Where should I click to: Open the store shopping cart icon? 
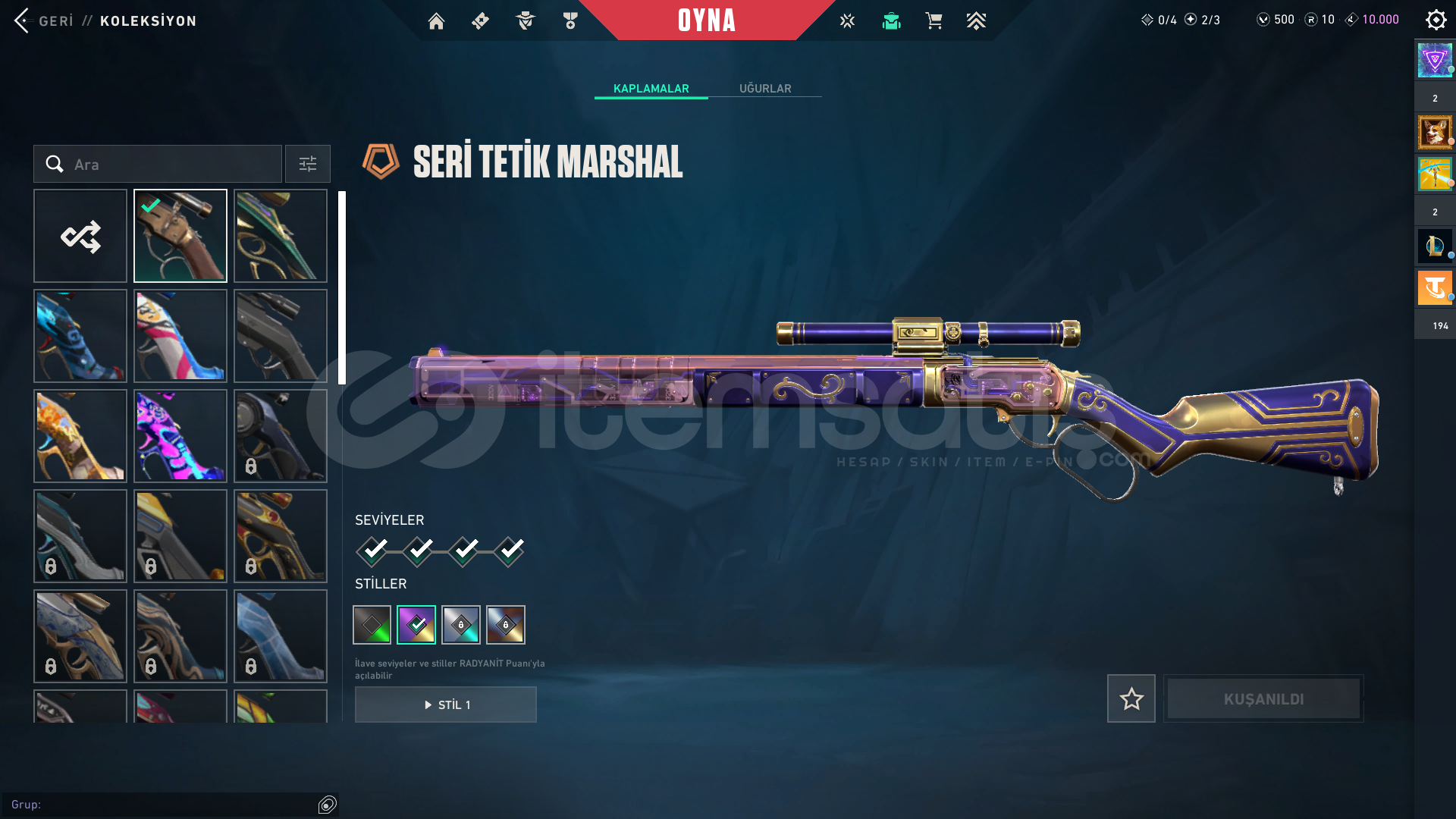coord(934,21)
